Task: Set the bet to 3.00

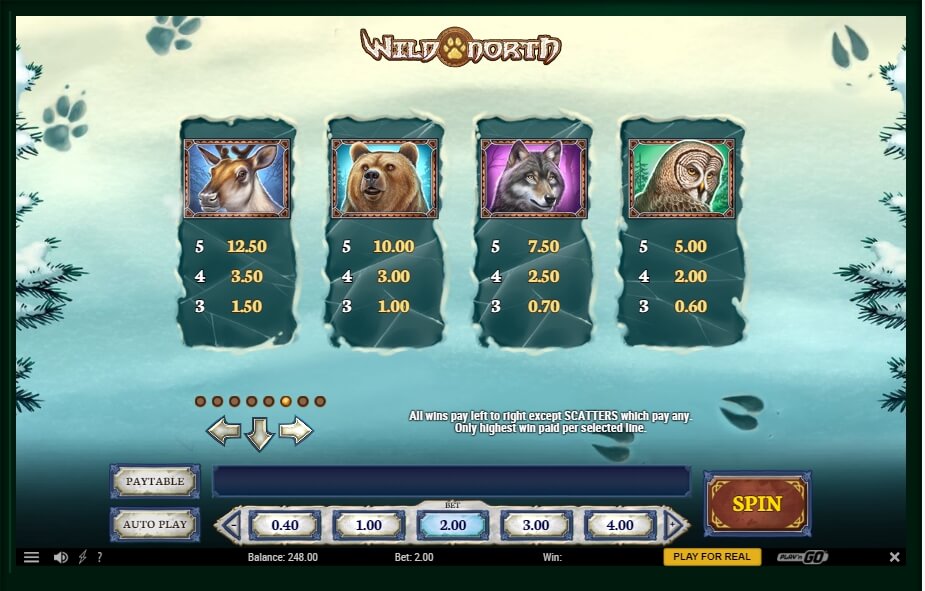Action: pos(536,525)
